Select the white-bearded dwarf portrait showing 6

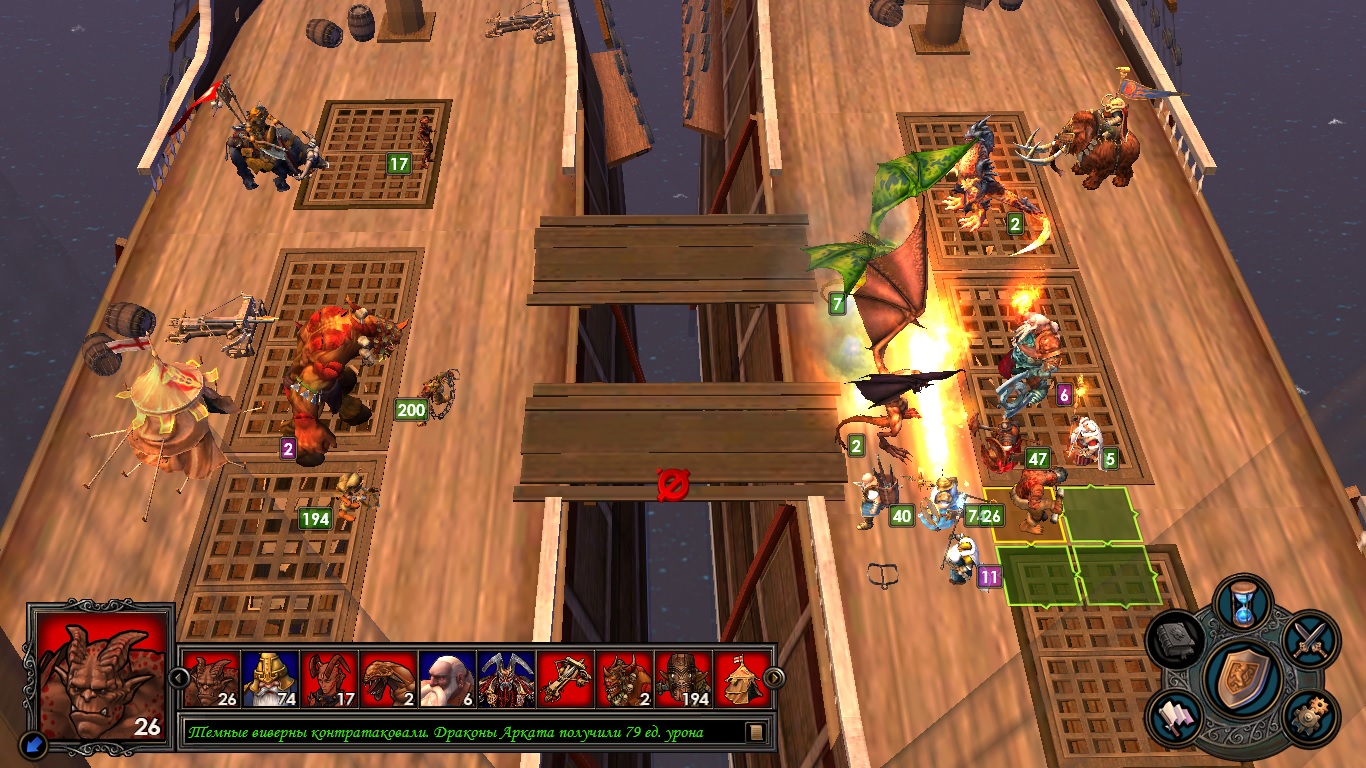coord(447,679)
